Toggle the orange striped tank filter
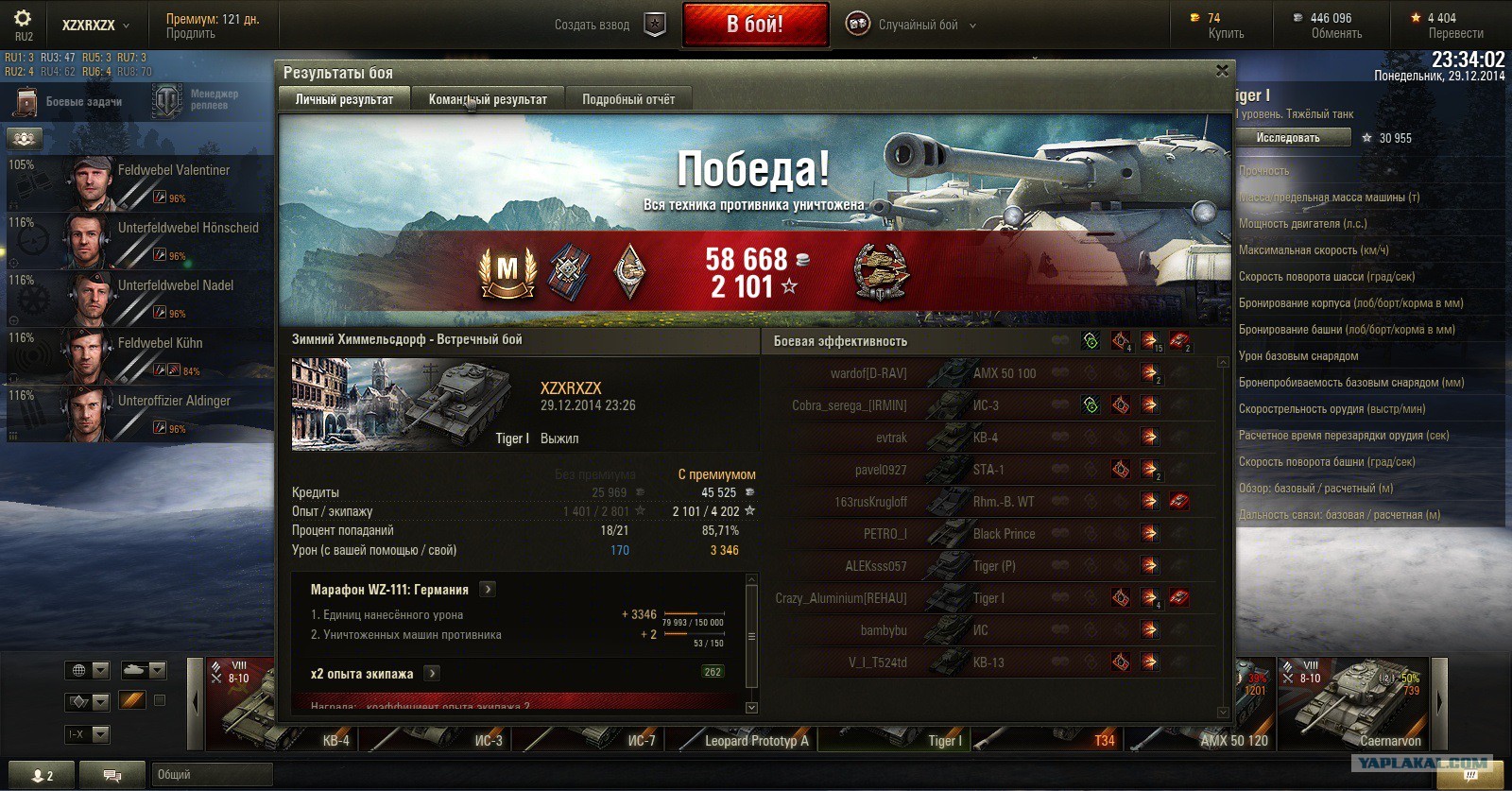 (x=132, y=699)
